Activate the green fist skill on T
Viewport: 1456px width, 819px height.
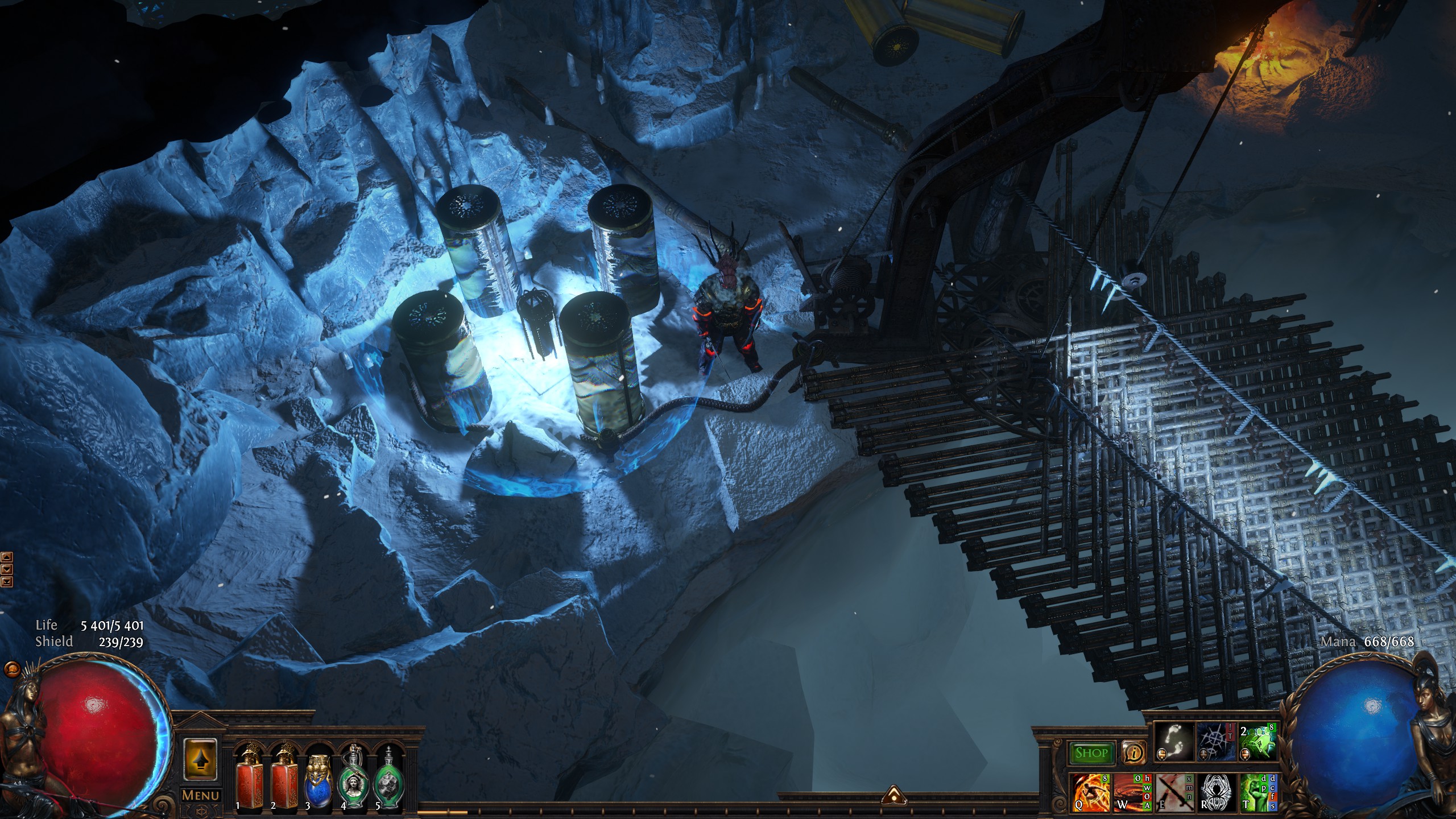pos(1256,791)
